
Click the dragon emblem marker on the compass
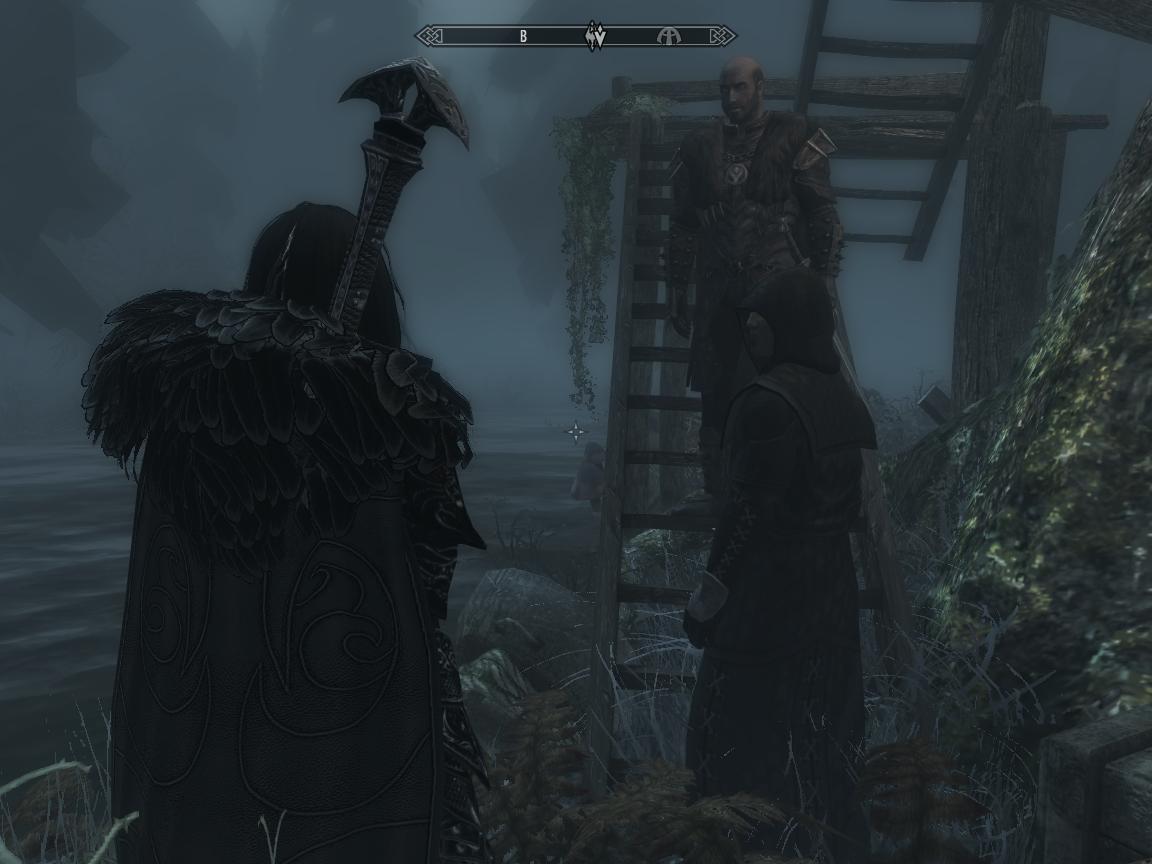click(596, 36)
